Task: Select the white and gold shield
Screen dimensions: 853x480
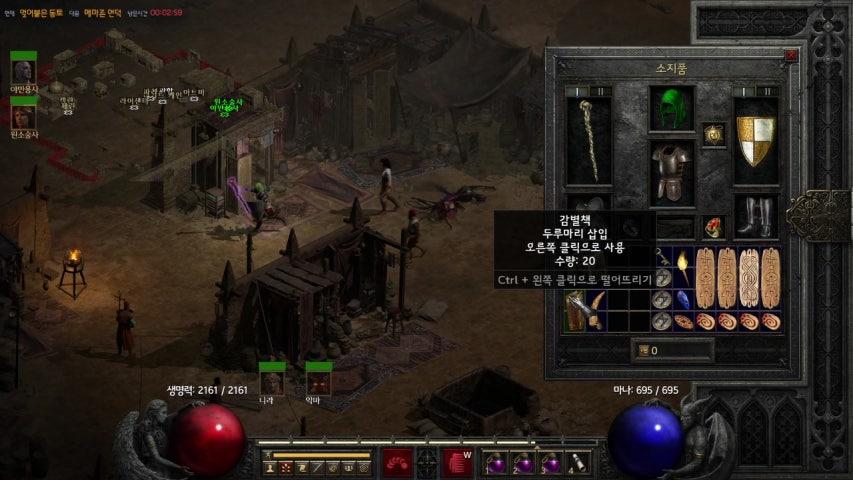Action: [x=755, y=138]
